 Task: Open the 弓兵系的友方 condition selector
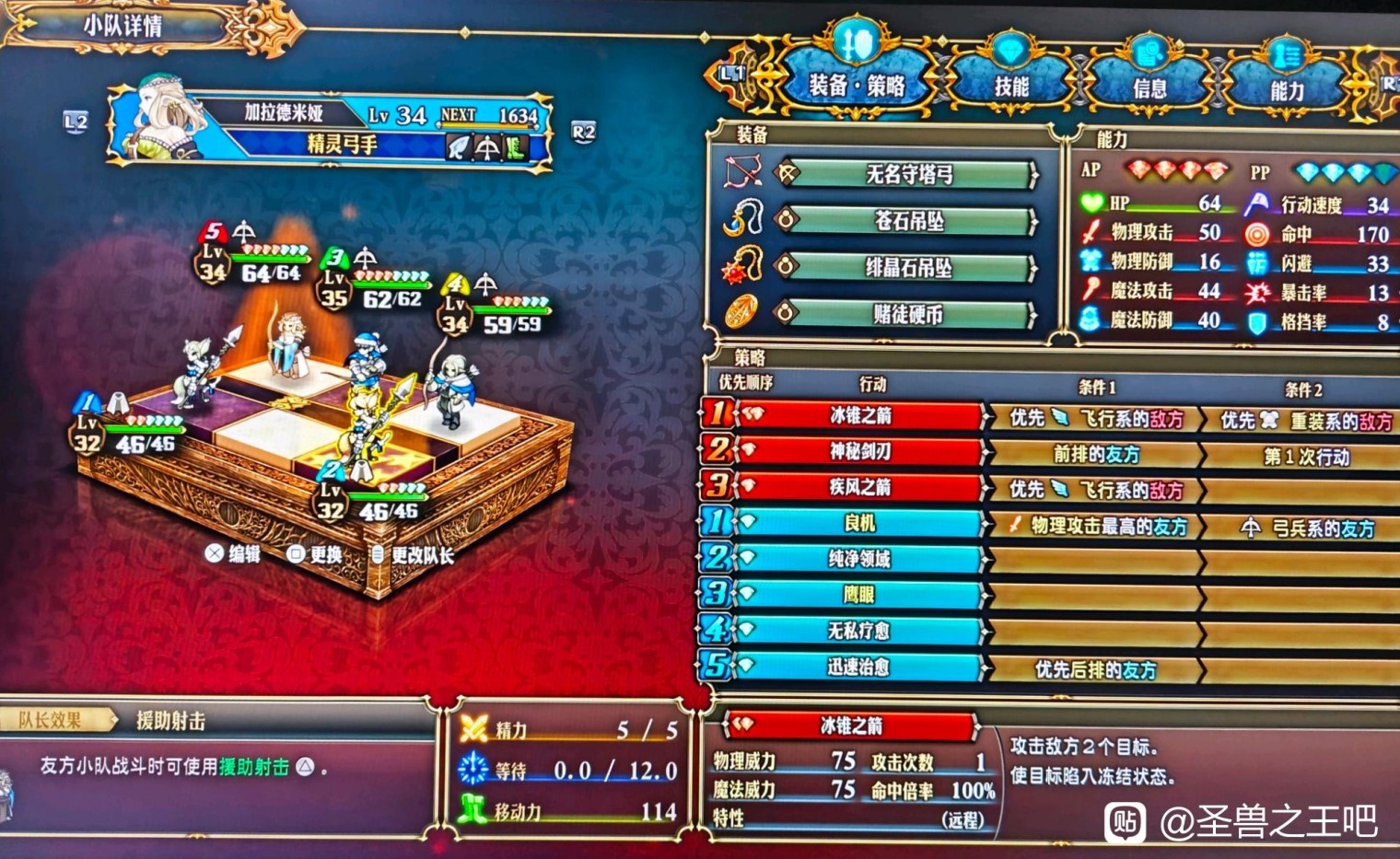coord(1309,527)
